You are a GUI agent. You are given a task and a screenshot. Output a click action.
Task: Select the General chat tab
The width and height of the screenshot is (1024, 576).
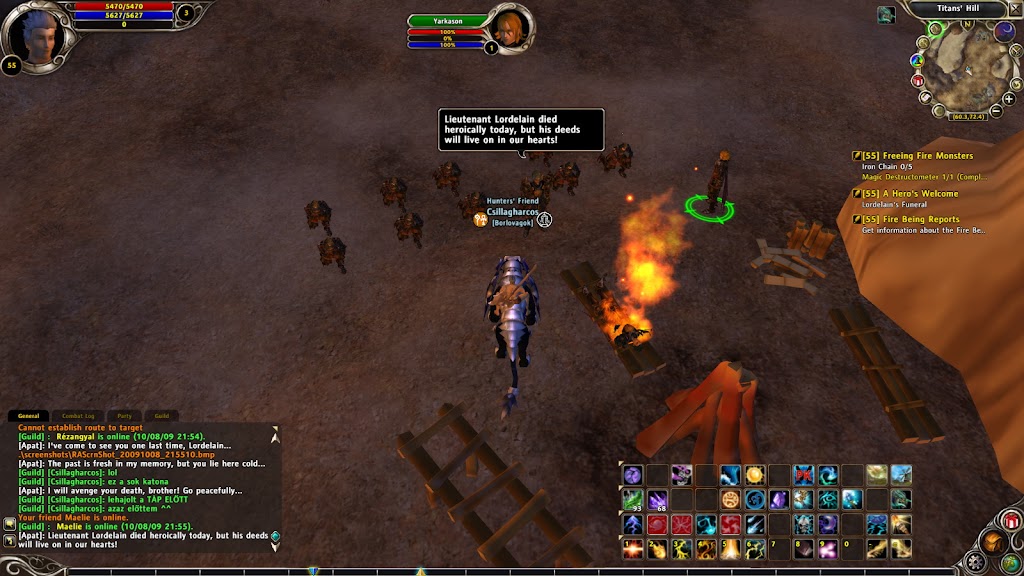[28, 416]
